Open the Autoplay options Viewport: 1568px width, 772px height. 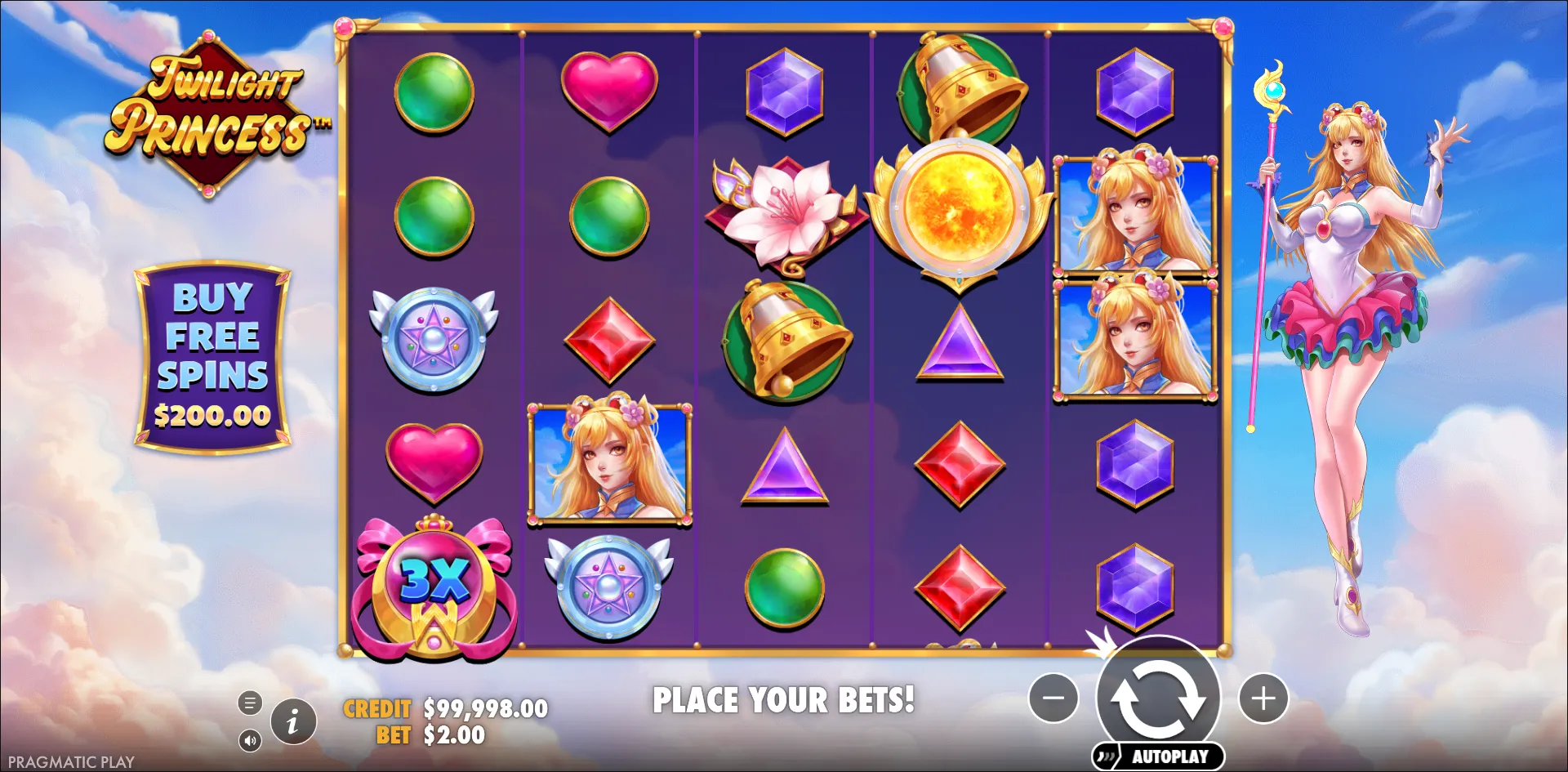click(1159, 756)
